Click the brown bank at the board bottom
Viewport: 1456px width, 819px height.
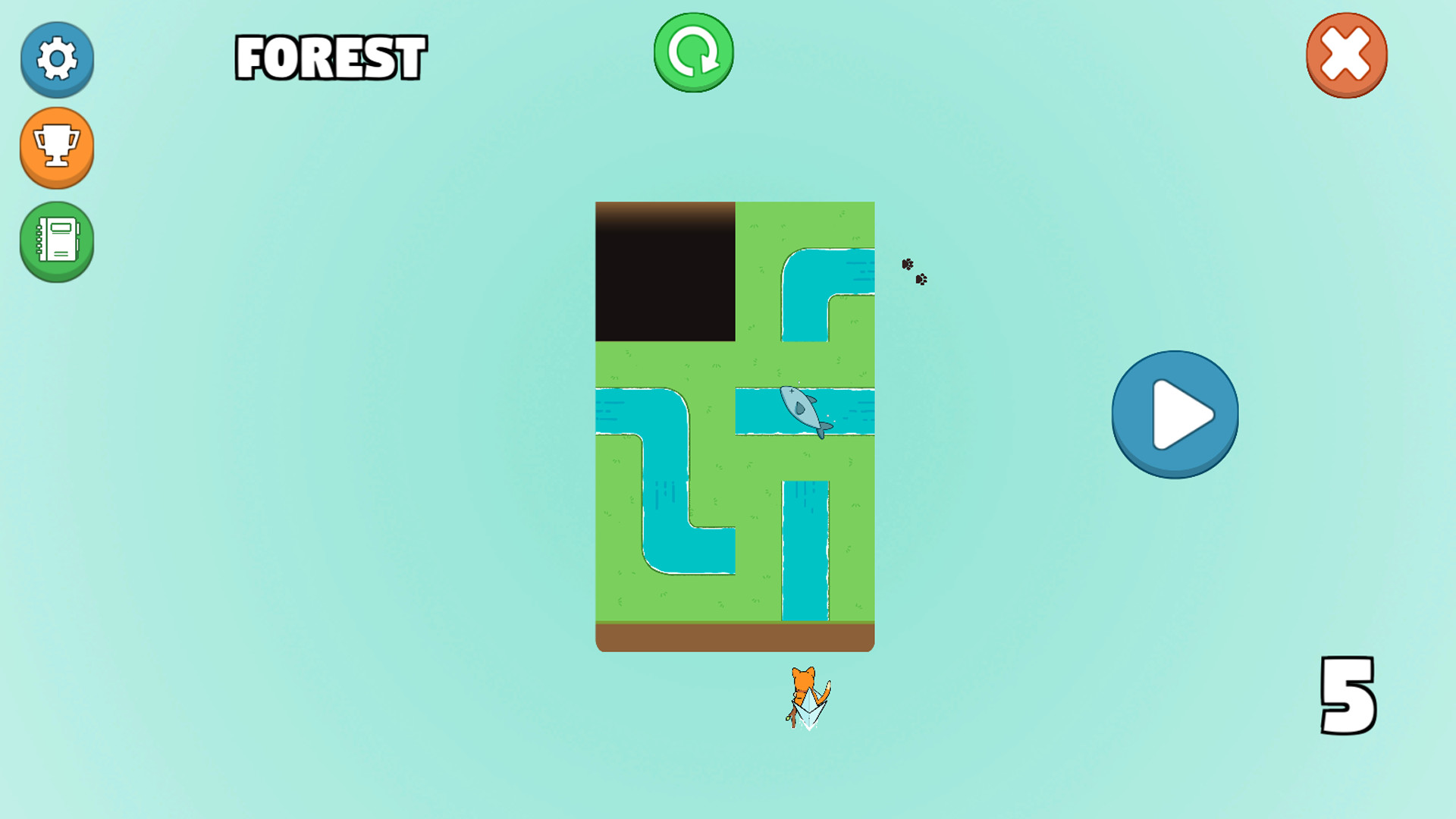coord(734,635)
